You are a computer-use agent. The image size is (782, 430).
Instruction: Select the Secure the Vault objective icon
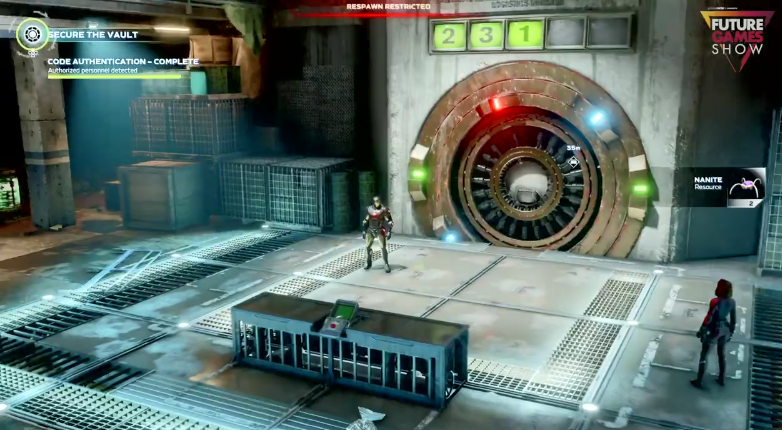coord(32,33)
